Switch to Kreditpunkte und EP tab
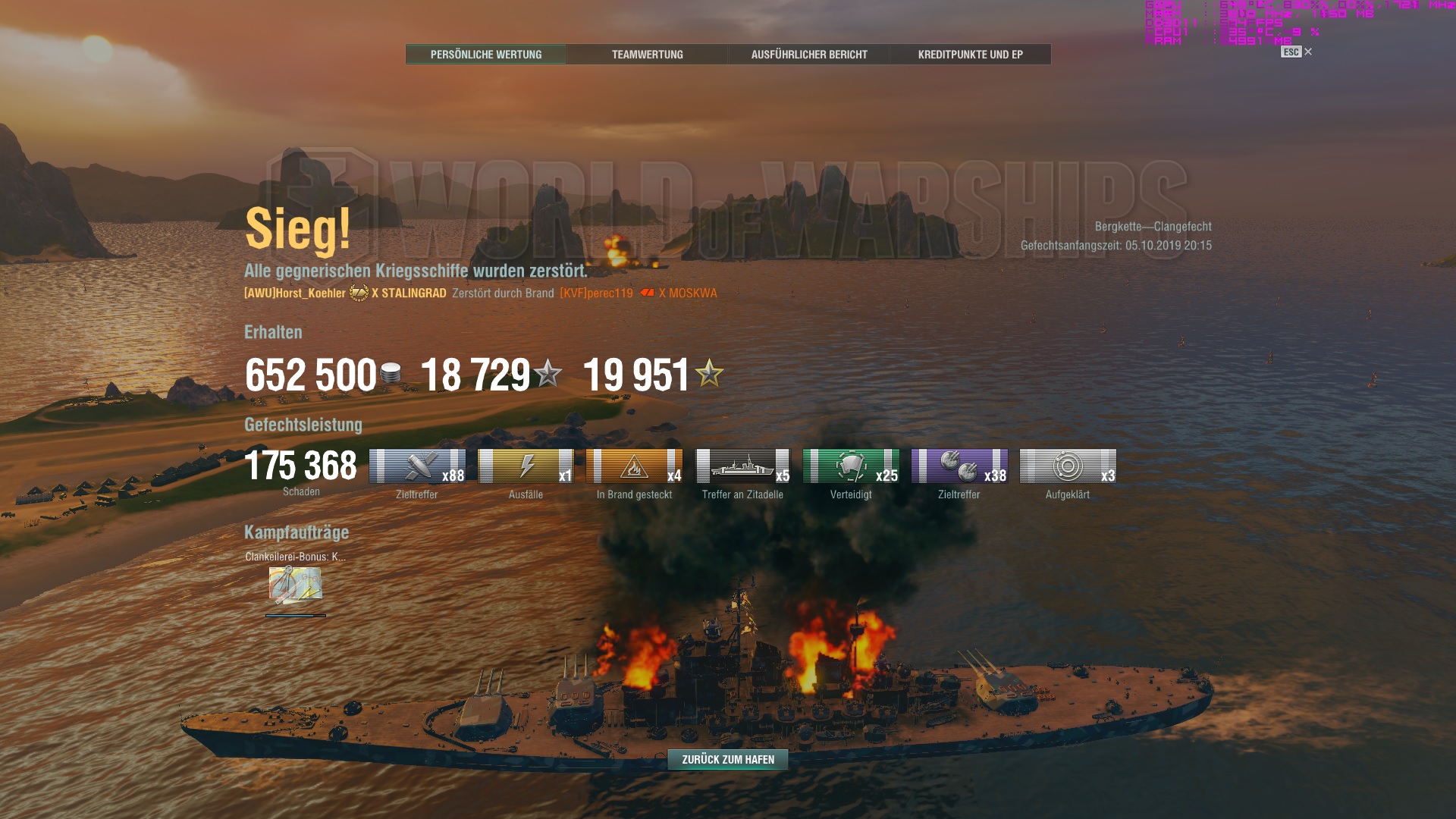The height and width of the screenshot is (819, 1456). (971, 54)
